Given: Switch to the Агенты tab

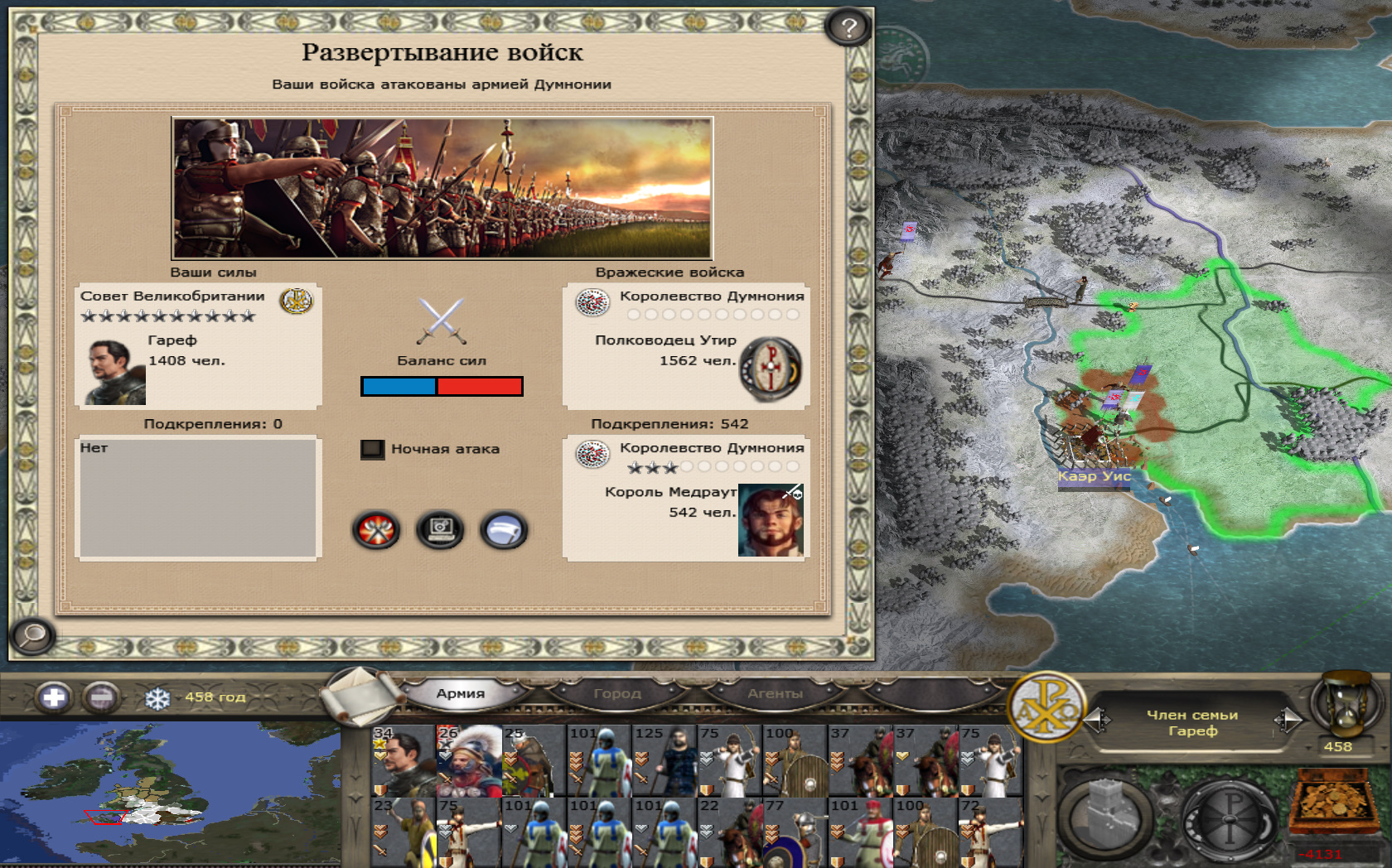Looking at the screenshot, I should [775, 693].
